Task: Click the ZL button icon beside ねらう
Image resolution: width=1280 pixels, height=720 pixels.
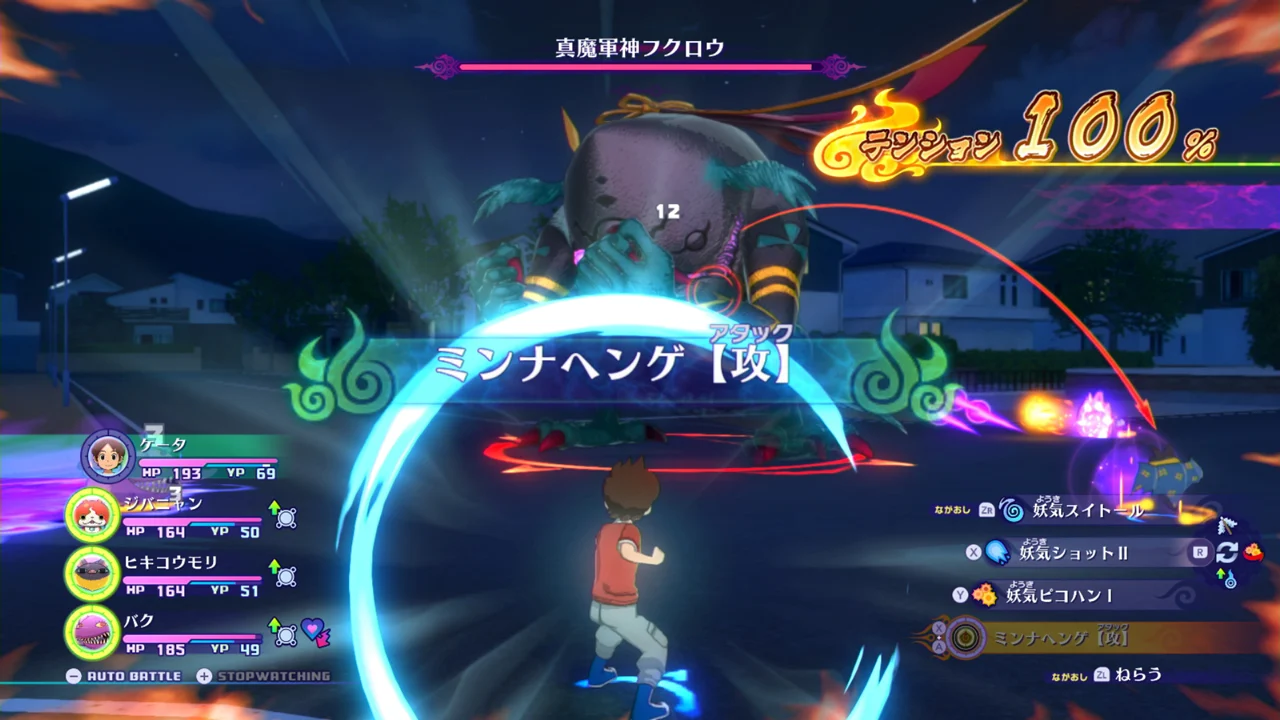Action: [x=1102, y=676]
